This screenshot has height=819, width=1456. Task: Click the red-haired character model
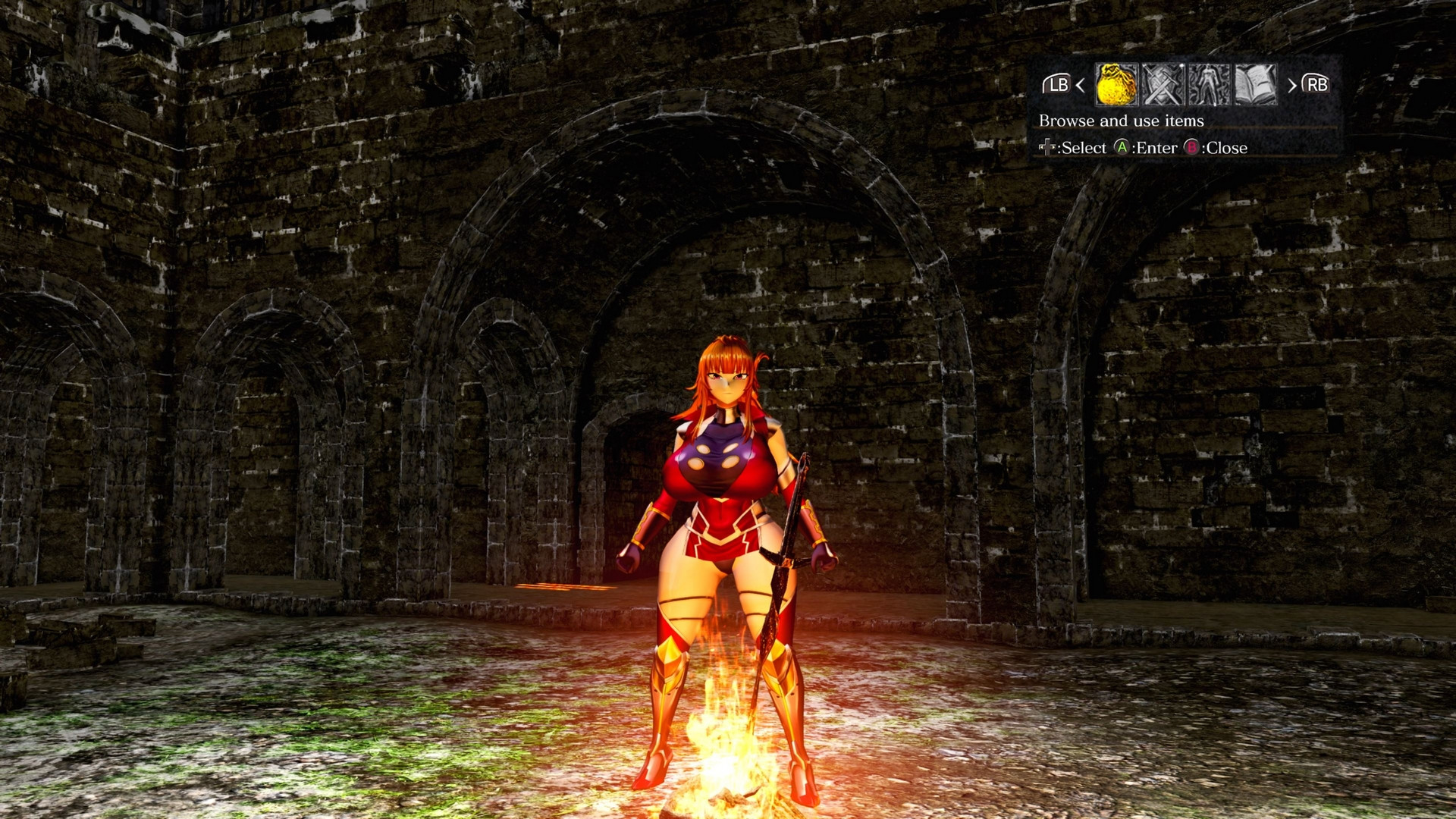pyautogui.click(x=728, y=493)
